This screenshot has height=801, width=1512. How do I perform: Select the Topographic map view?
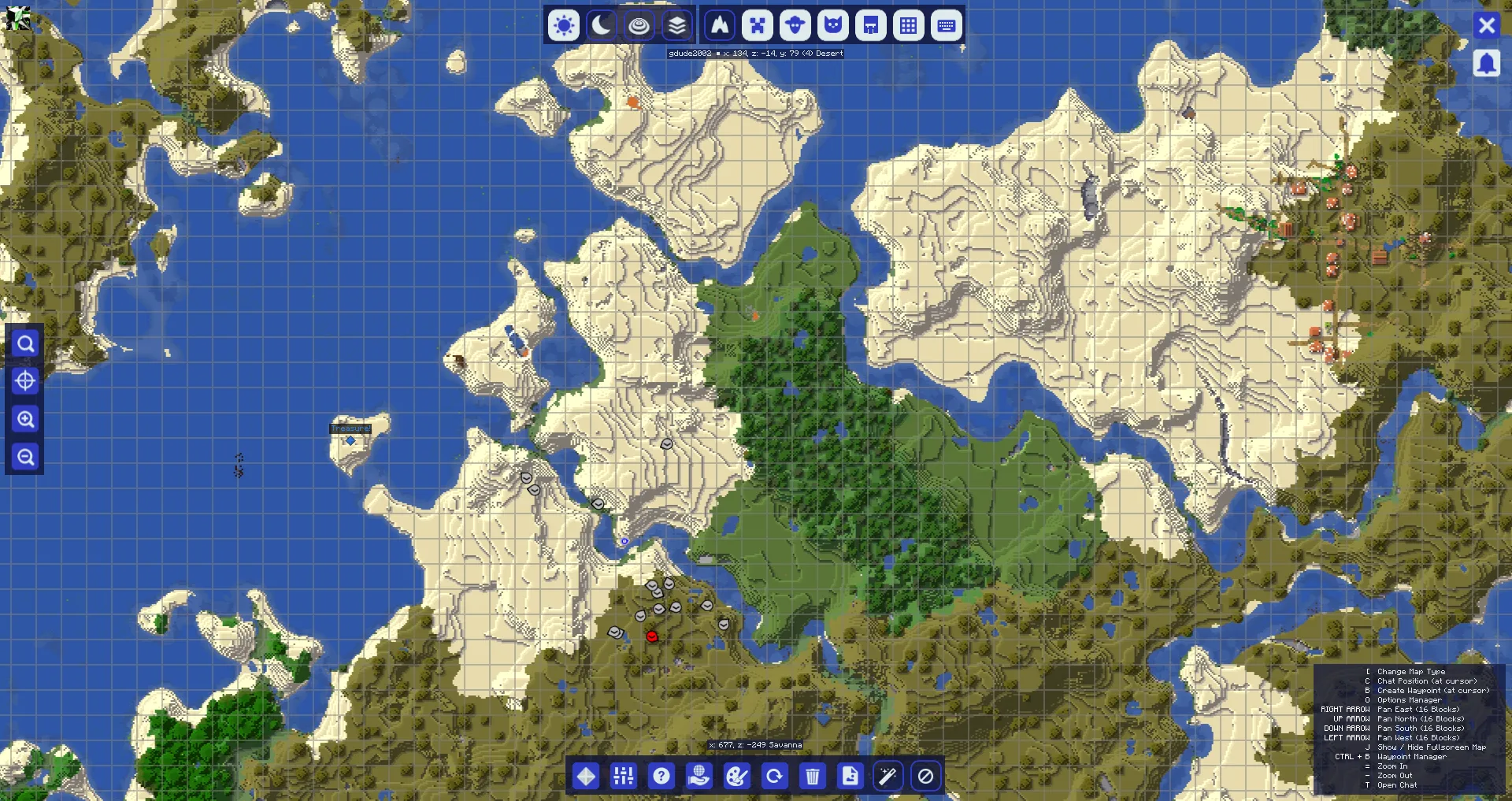coord(639,25)
